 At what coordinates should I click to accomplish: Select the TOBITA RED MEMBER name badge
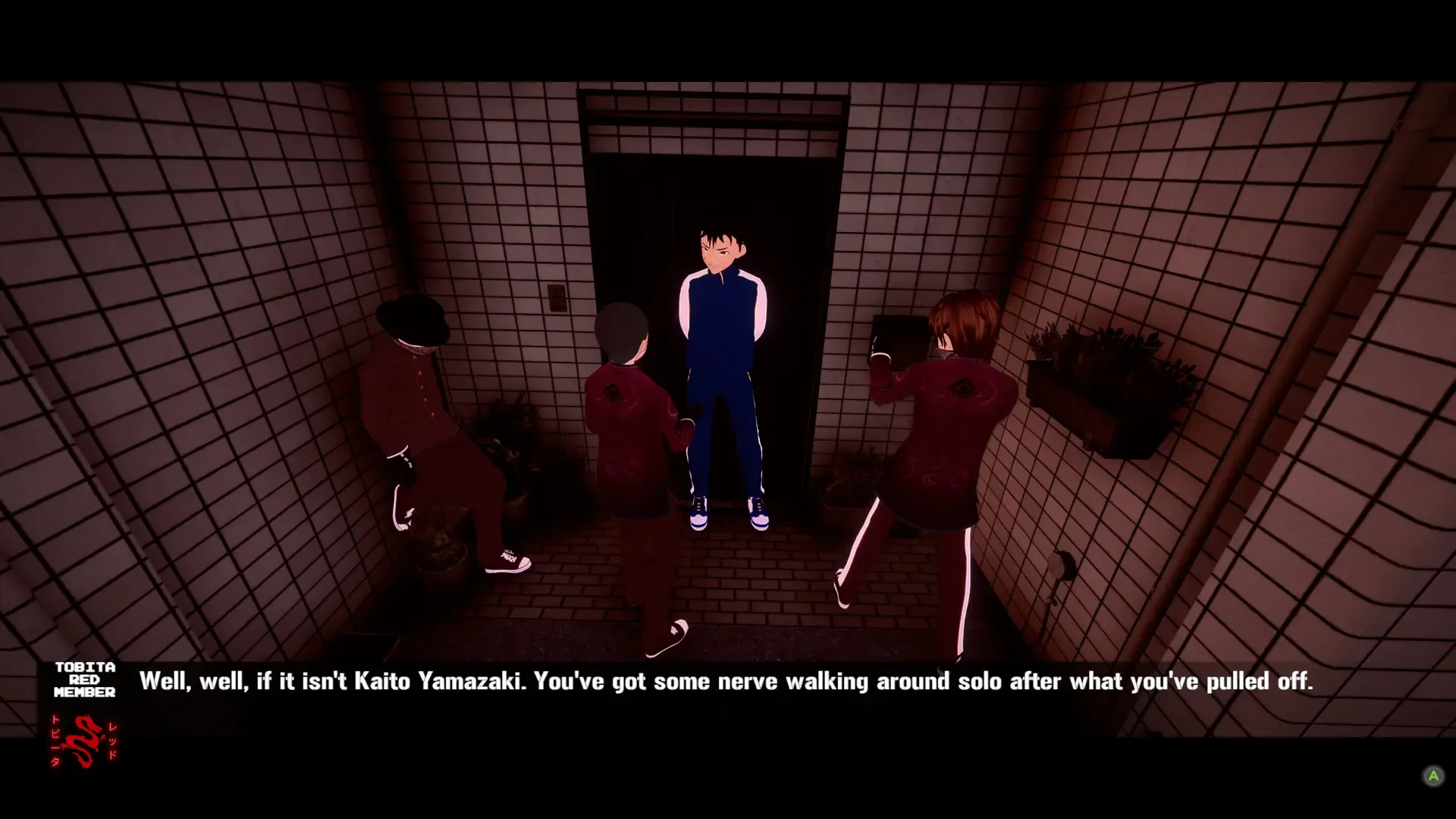pyautogui.click(x=83, y=680)
